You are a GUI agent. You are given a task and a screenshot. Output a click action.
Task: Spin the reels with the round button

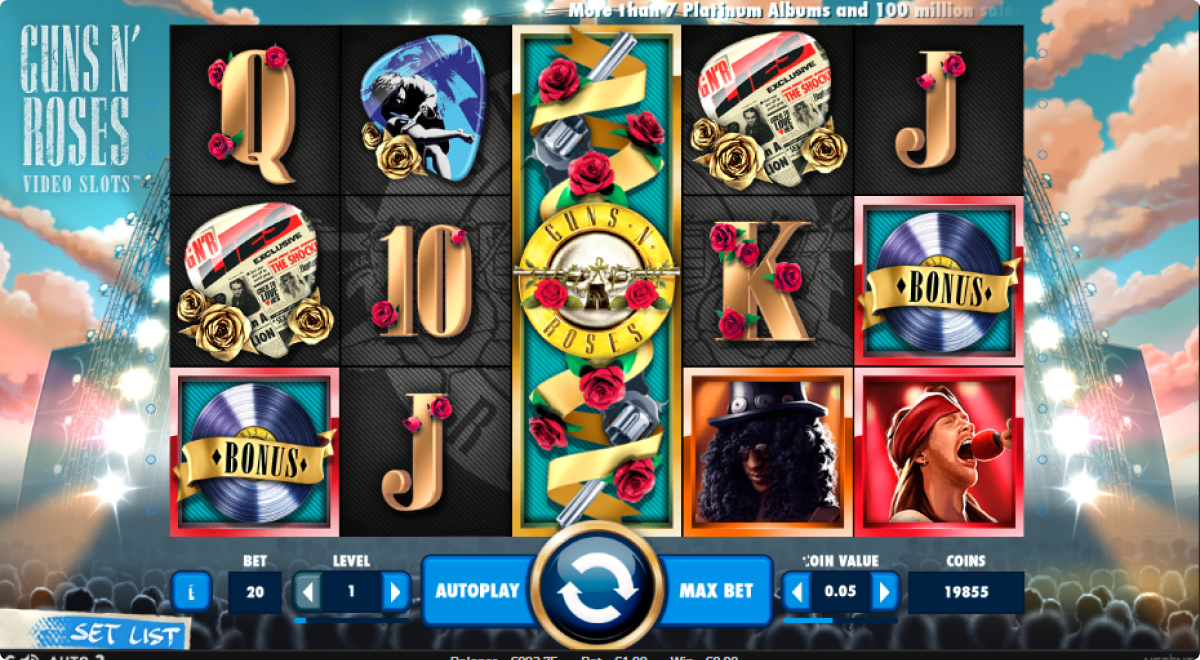(x=597, y=591)
